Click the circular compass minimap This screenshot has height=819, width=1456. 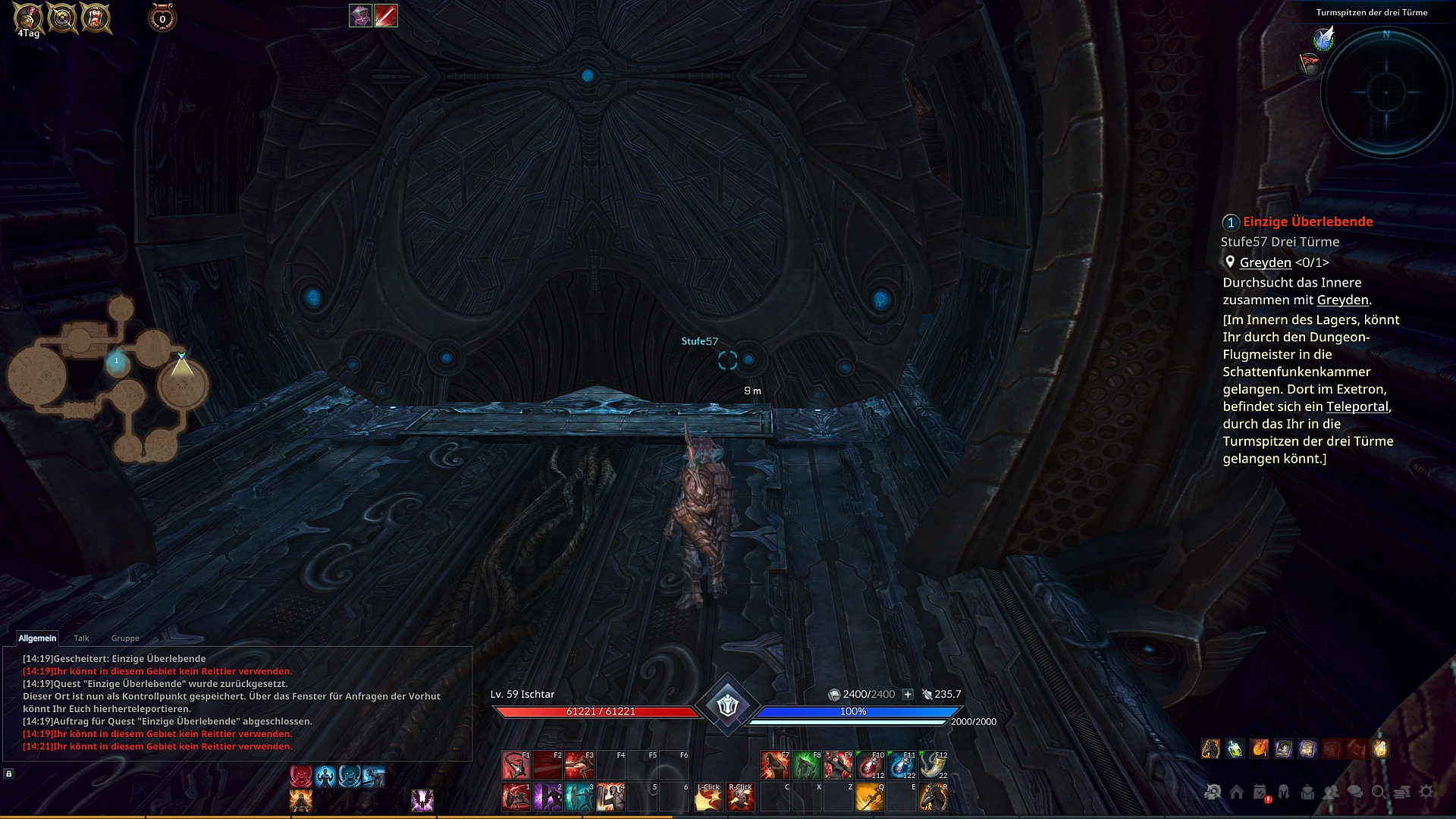1386,93
